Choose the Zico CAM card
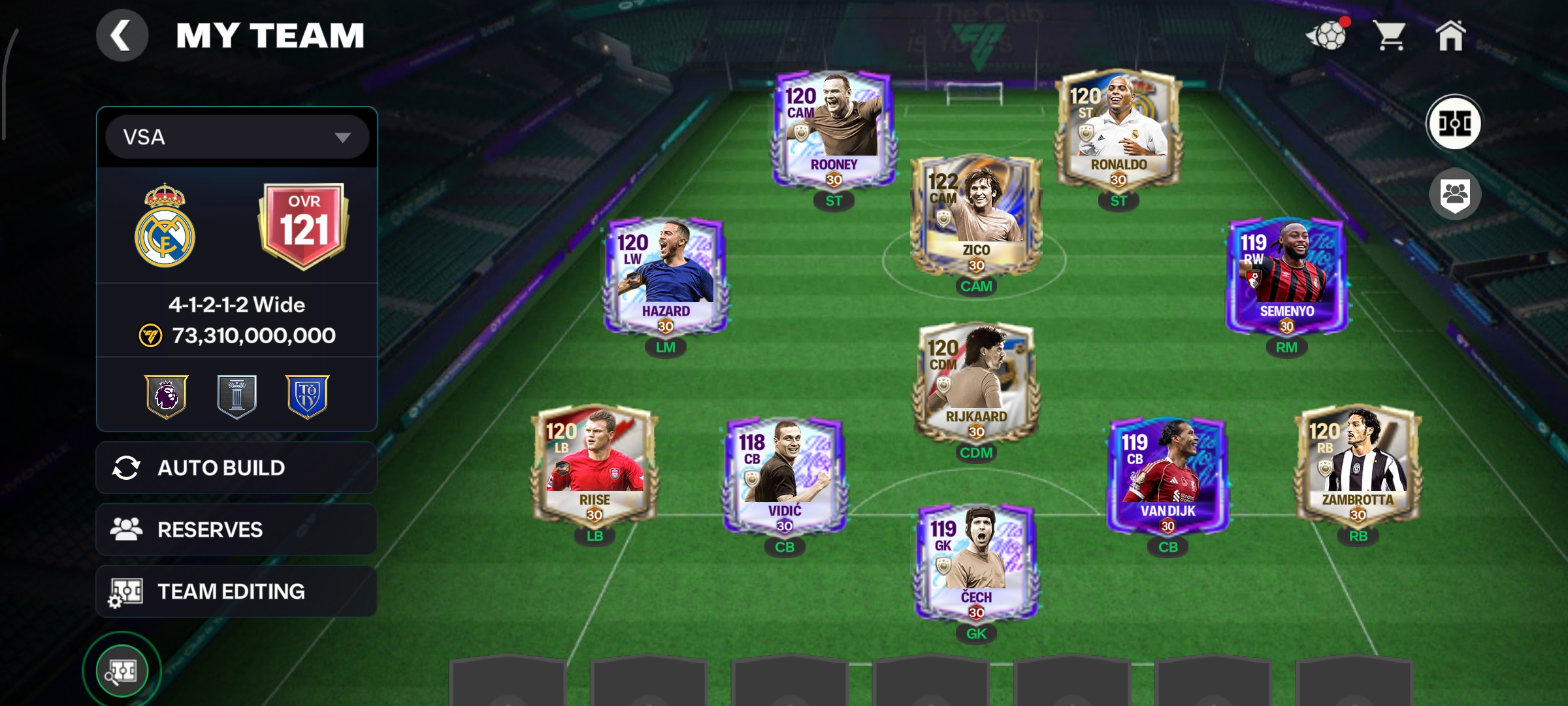Screen dimensions: 1568x706 976,216
